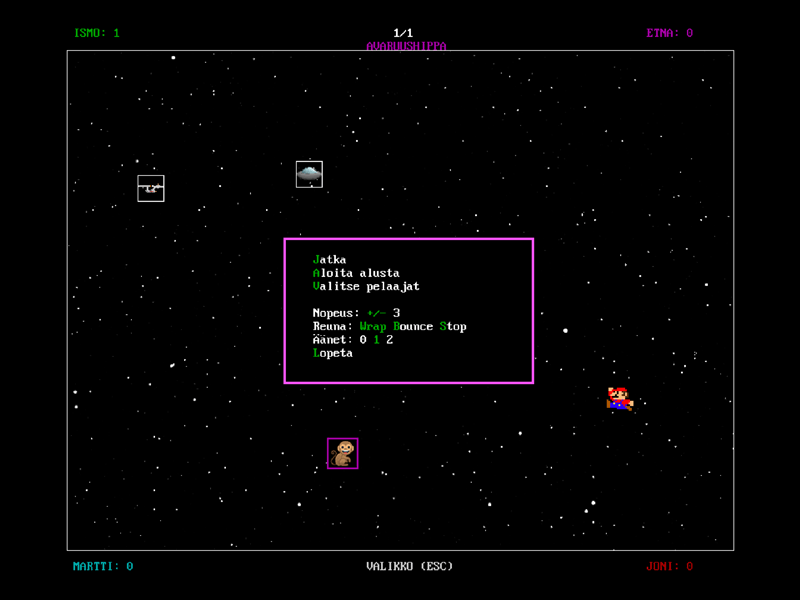Choose Jatka to continue the game
800x600 pixels.
click(x=329, y=260)
